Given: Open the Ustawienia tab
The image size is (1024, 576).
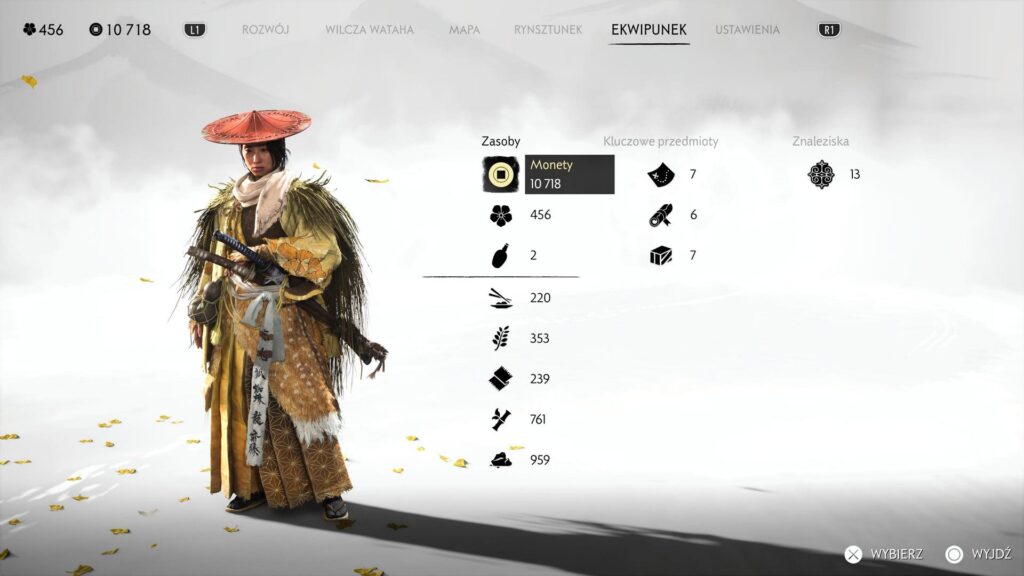Looking at the screenshot, I should point(747,30).
